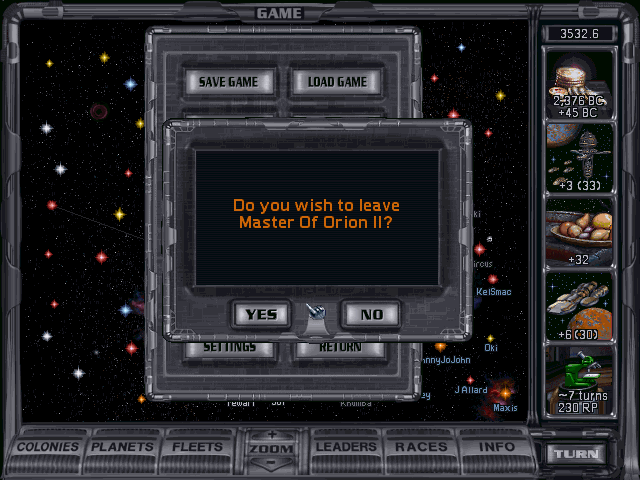Select the command points ships panel
640x480 pixels.
pyautogui.click(x=577, y=158)
